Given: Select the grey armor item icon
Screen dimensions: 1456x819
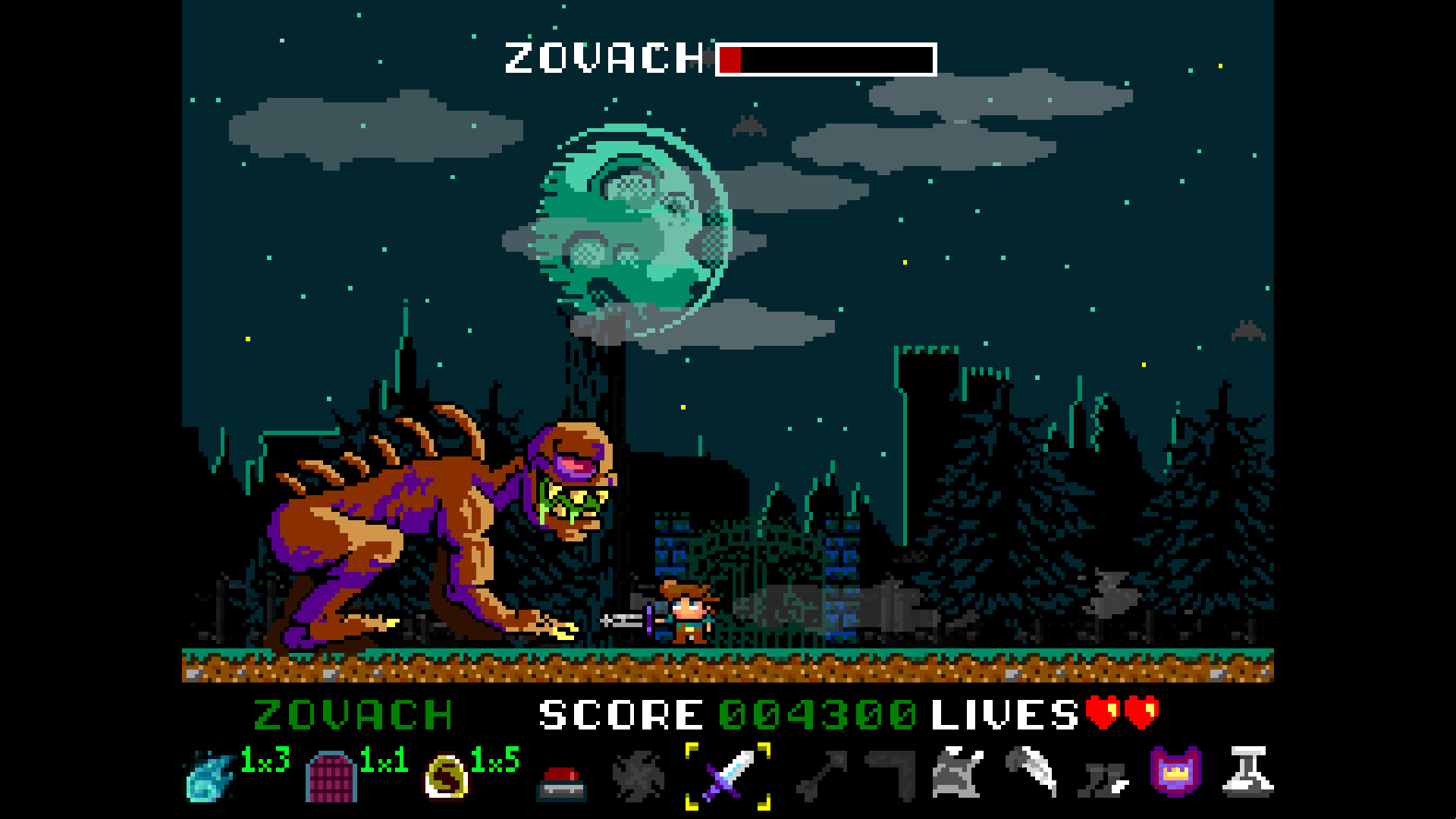Looking at the screenshot, I should [958, 773].
